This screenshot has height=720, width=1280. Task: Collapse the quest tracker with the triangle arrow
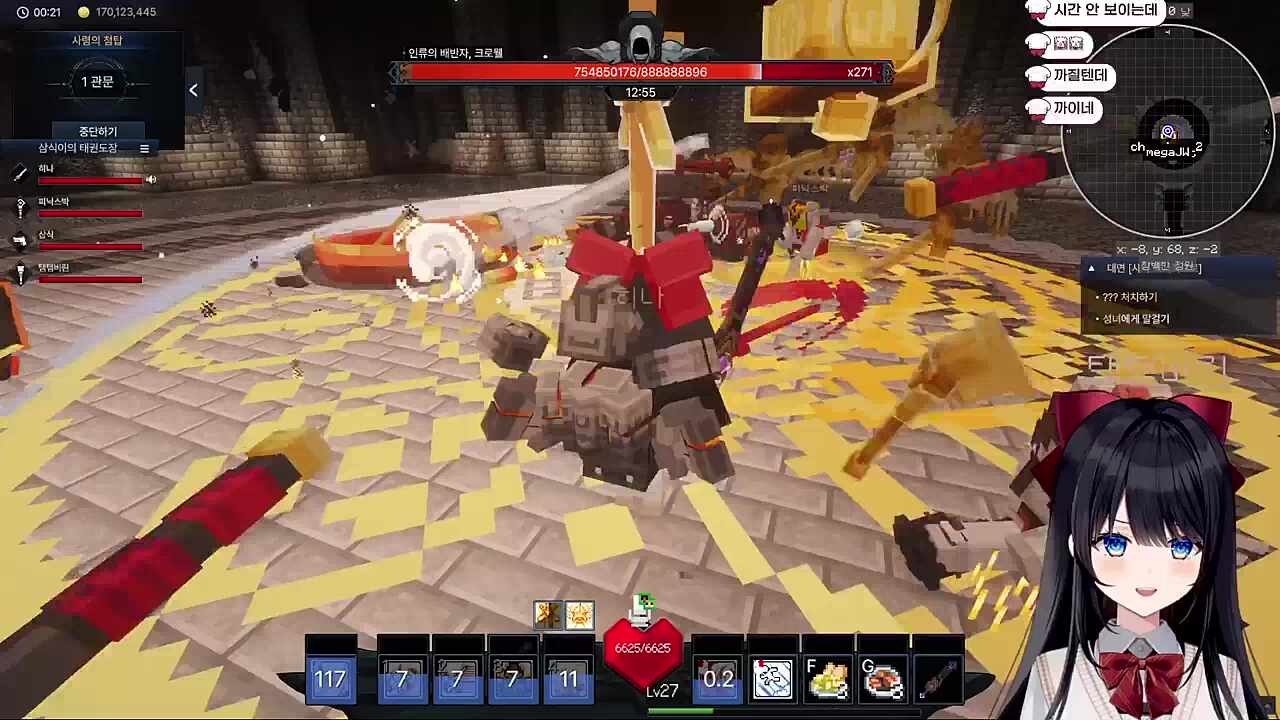pyautogui.click(x=1091, y=268)
